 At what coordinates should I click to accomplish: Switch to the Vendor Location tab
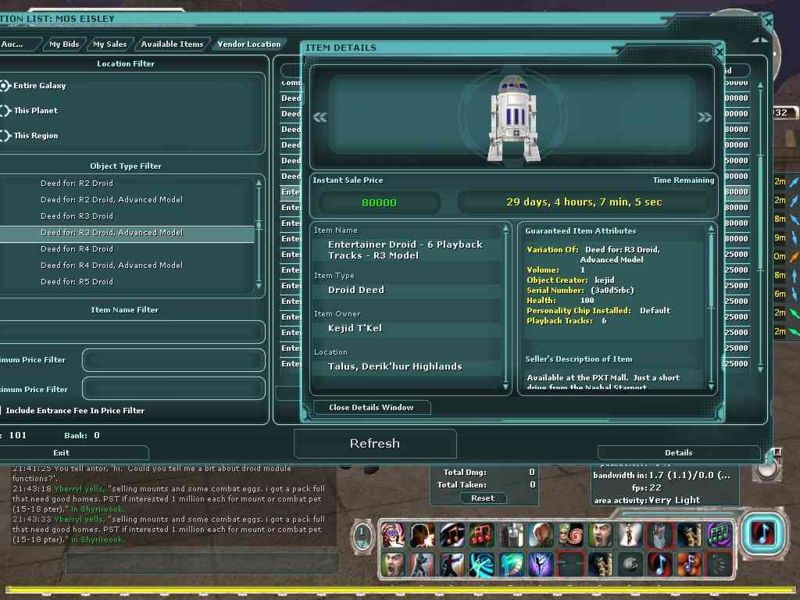tap(249, 44)
